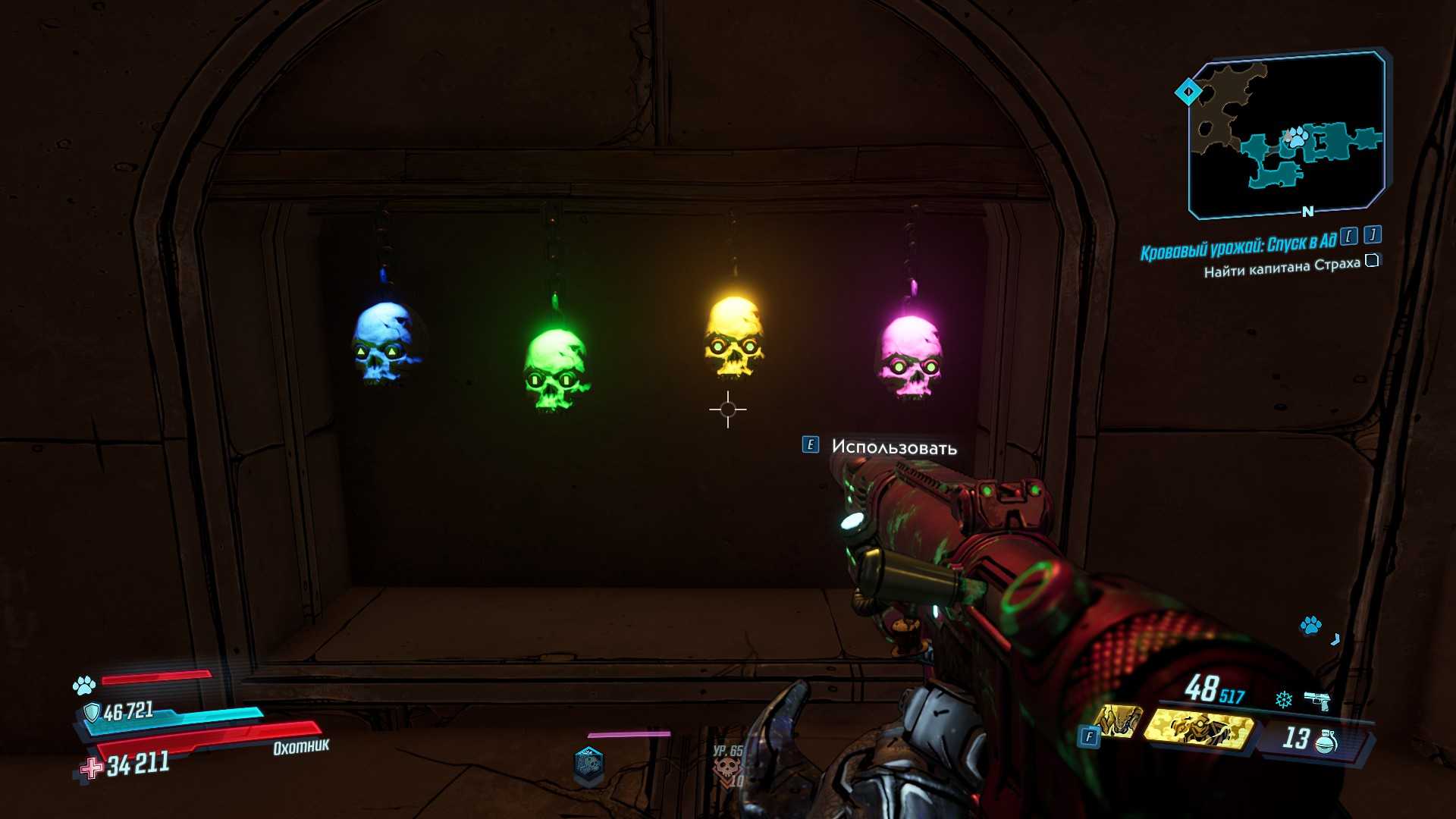Click the Найти капитана Страха objective checkbox
The height and width of the screenshot is (819, 1456).
point(1372,261)
